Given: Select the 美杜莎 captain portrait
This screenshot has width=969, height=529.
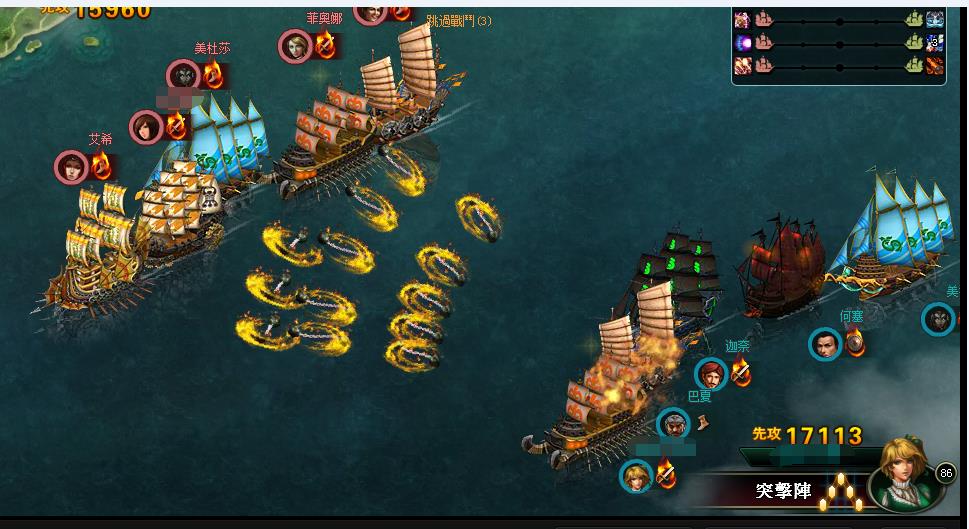Looking at the screenshot, I should pos(184,76).
